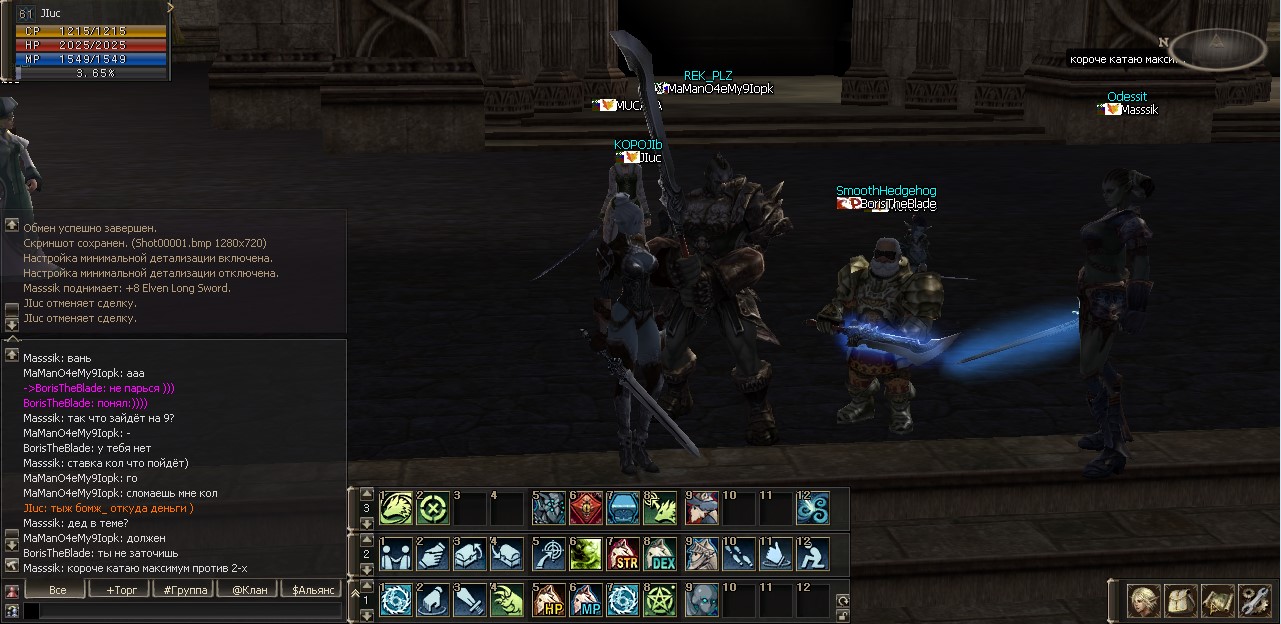Viewport: 1281px width, 624px height.
Task: Open the character status elf portrait icon
Action: [x=1144, y=600]
